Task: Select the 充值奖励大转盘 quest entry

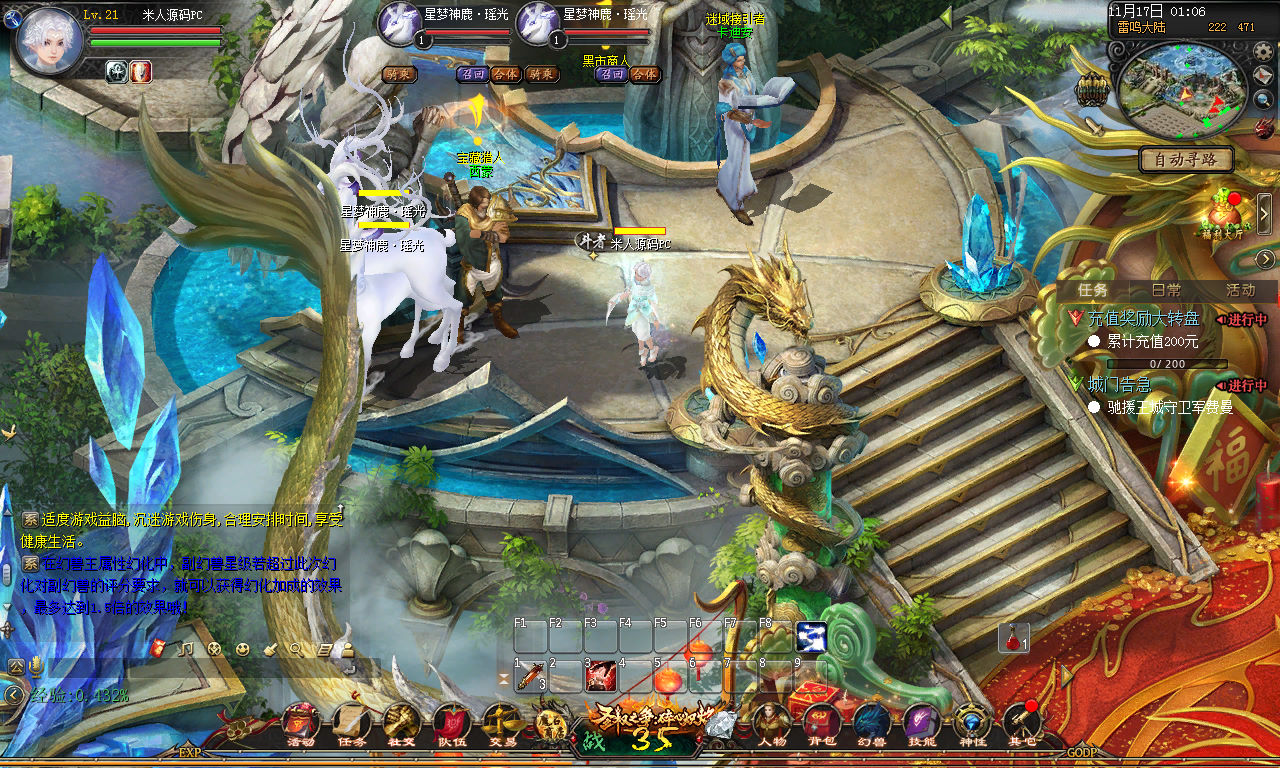Action: (1142, 319)
